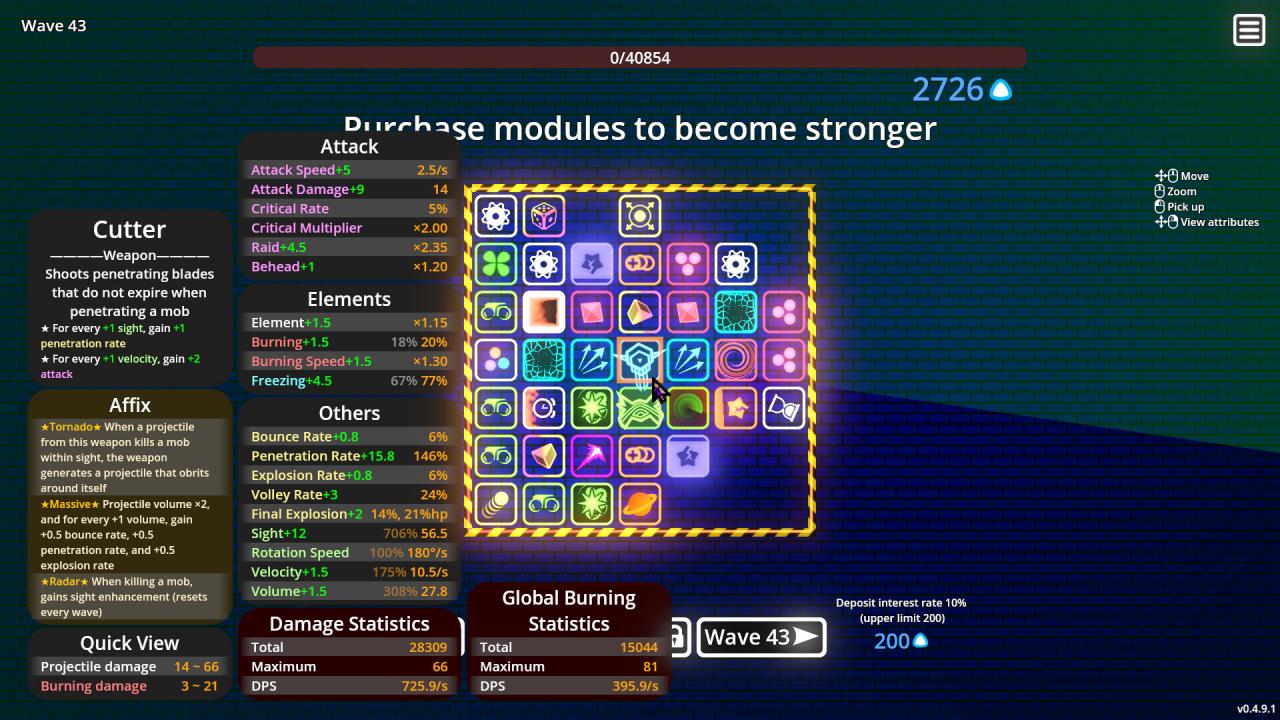Open the Affix panel for the Cutter weapon
The height and width of the screenshot is (720, 1280).
[x=128, y=405]
